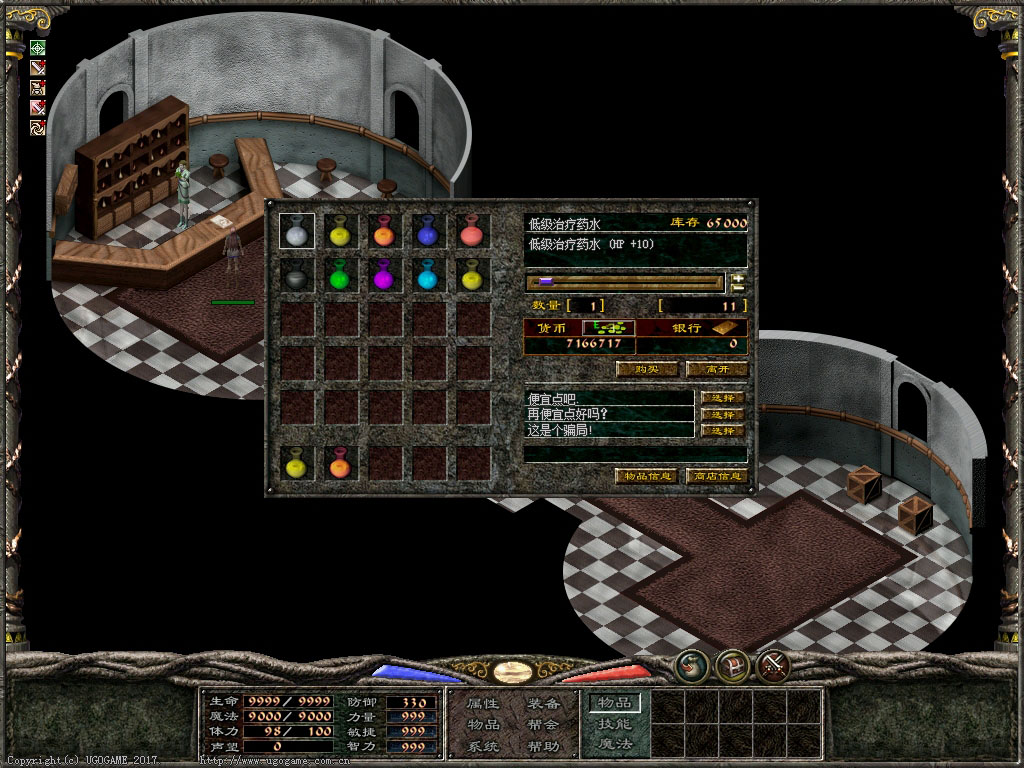Choose the green potion in shop

(x=341, y=275)
